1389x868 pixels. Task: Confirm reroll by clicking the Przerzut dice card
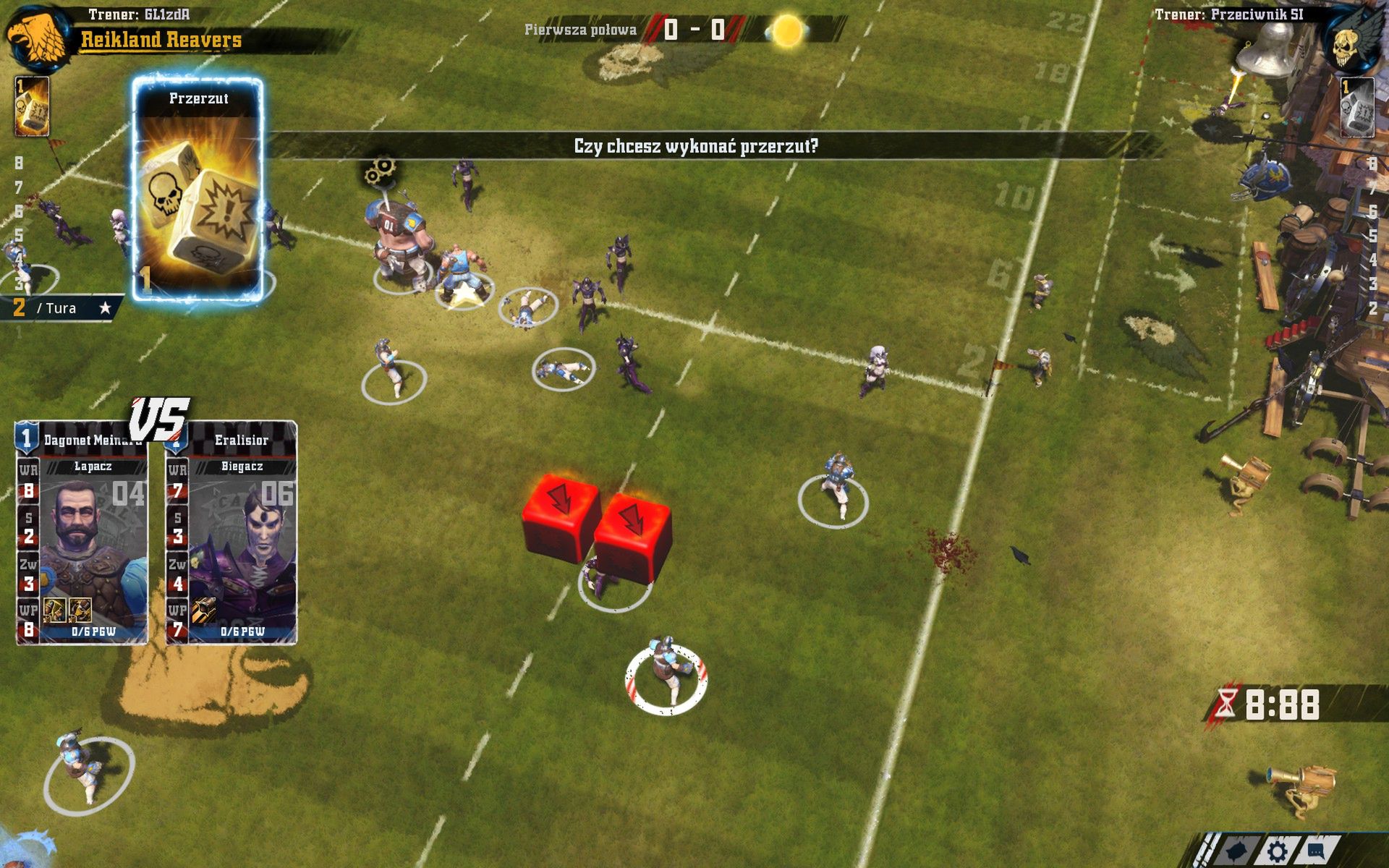pyautogui.click(x=197, y=188)
